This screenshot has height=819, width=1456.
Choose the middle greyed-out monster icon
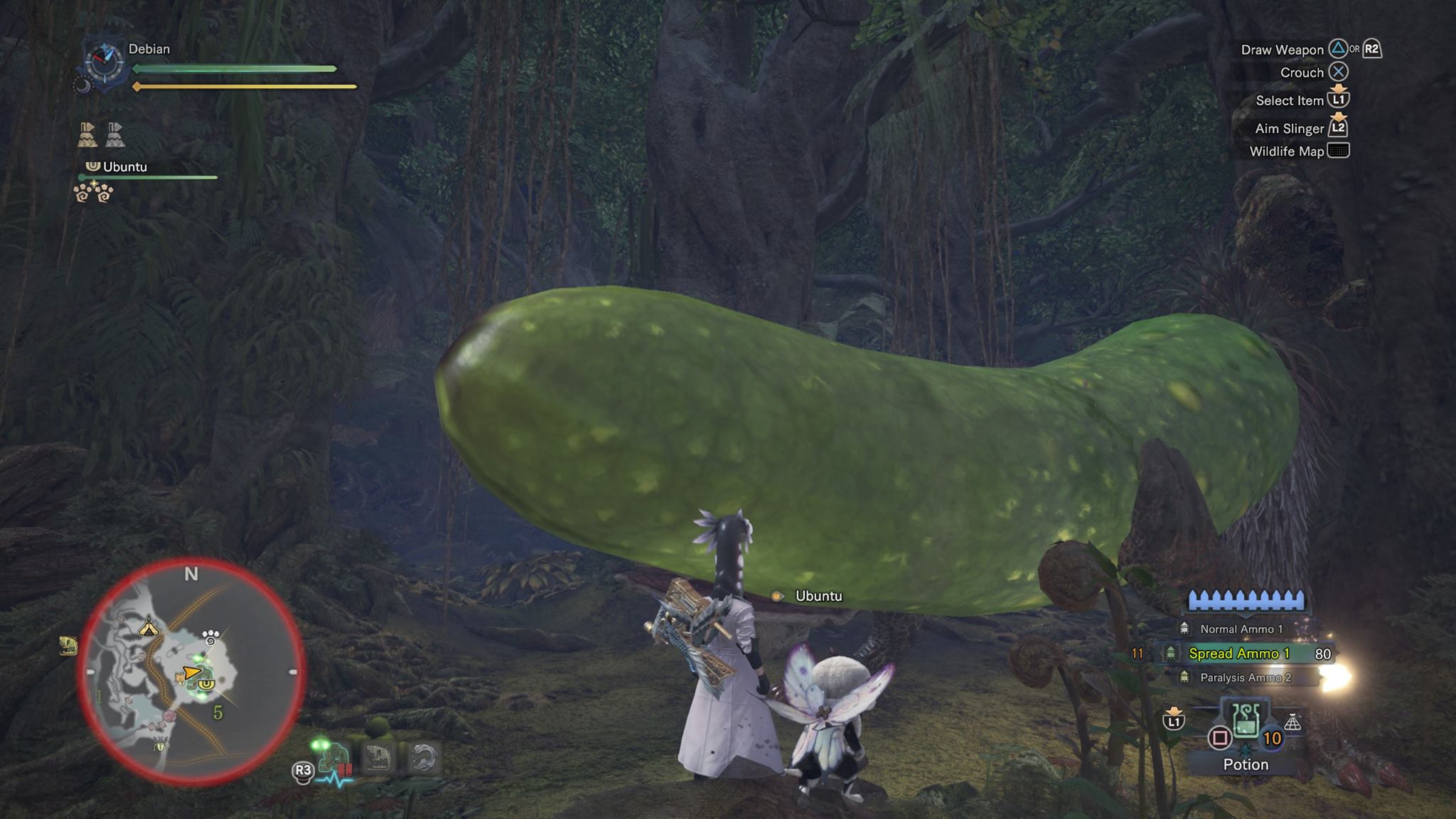[x=379, y=758]
